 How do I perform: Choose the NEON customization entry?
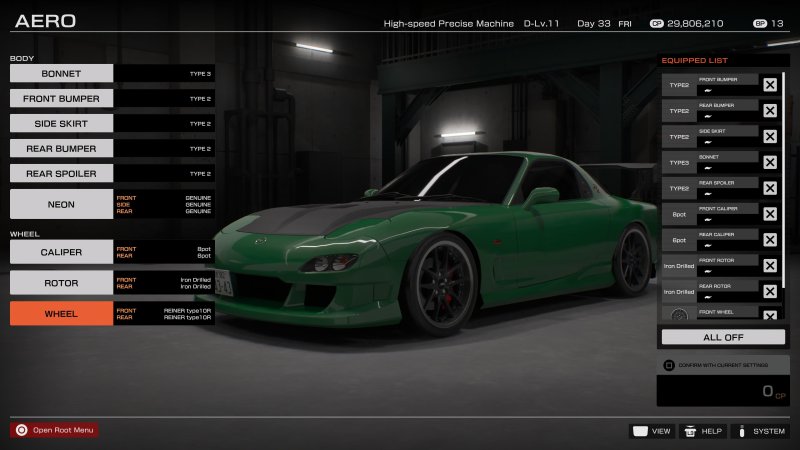(x=61, y=204)
